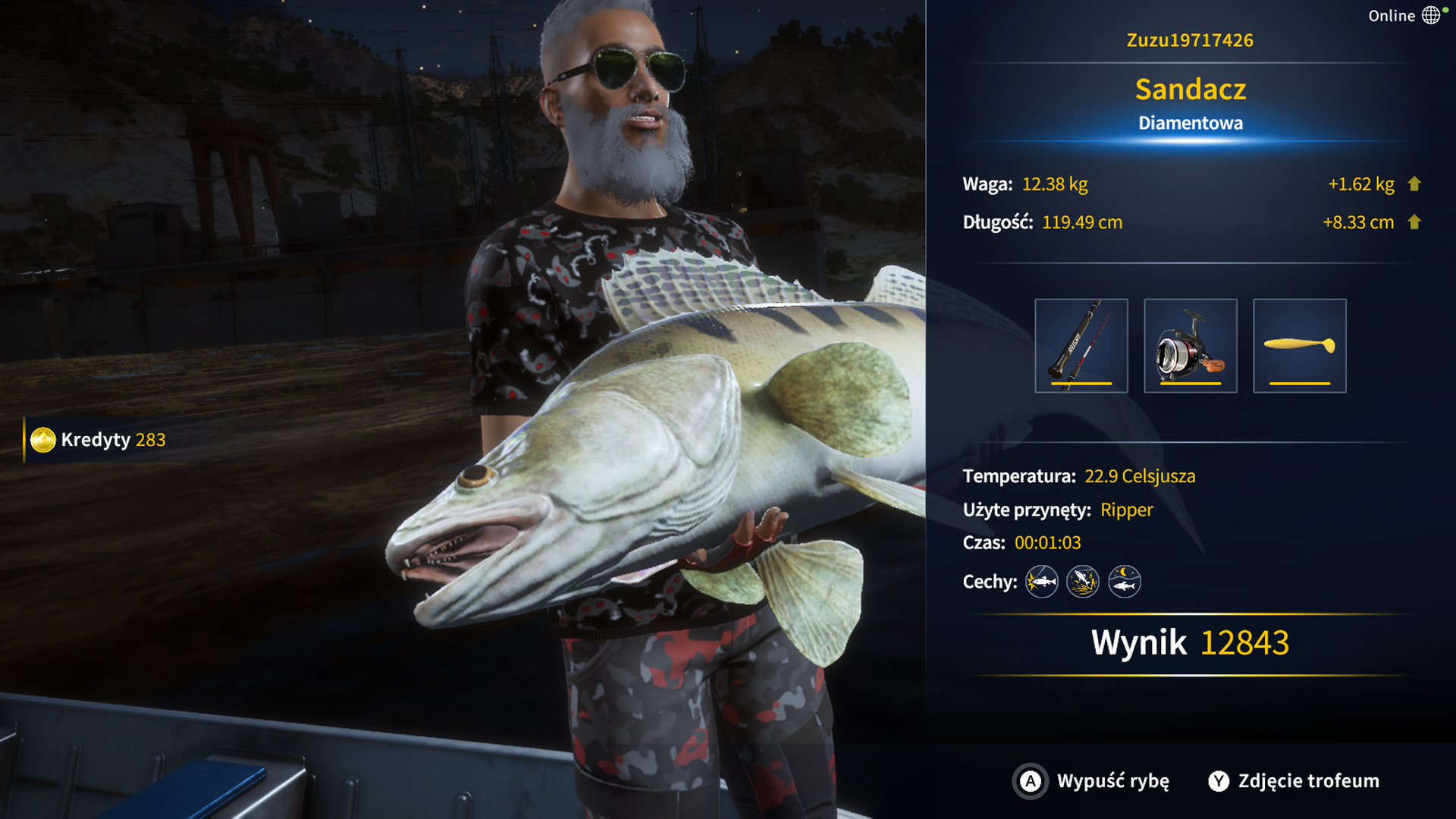The width and height of the screenshot is (1456, 819).
Task: Click the first fish trait icon
Action: [1041, 582]
